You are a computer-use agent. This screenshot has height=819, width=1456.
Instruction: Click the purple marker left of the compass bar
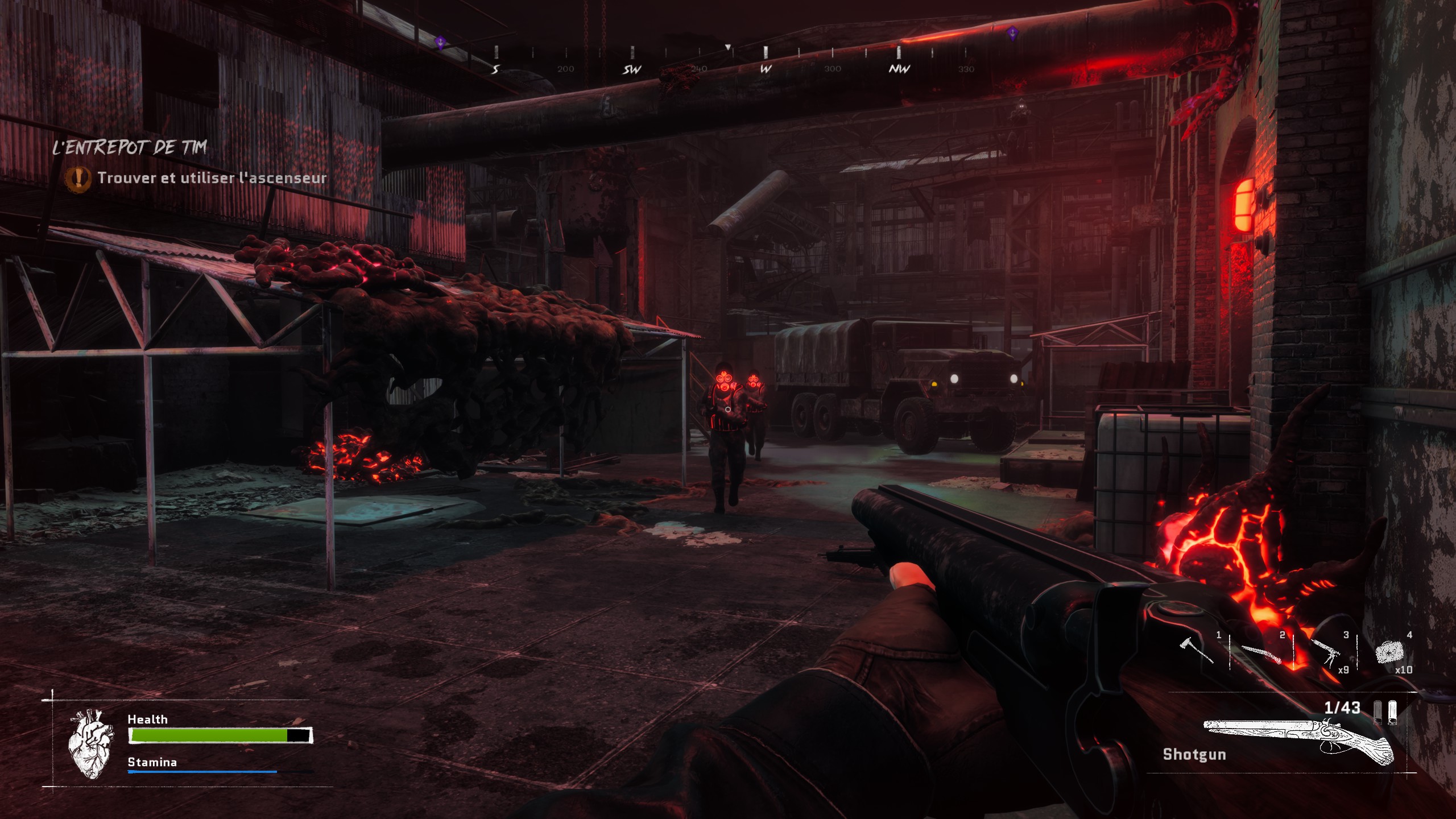coord(440,41)
